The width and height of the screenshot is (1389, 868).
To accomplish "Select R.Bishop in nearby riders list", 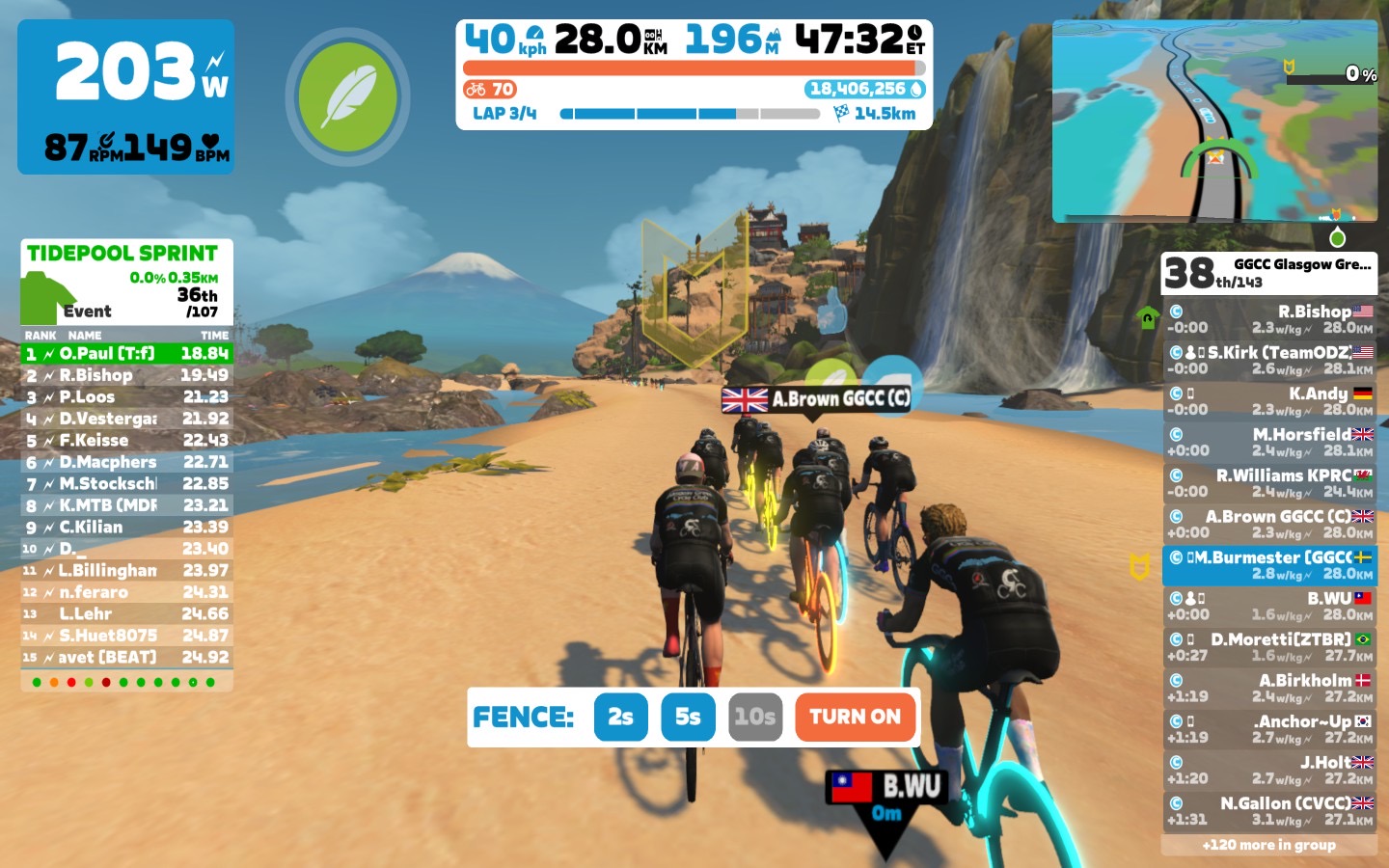I will click(x=1268, y=319).
